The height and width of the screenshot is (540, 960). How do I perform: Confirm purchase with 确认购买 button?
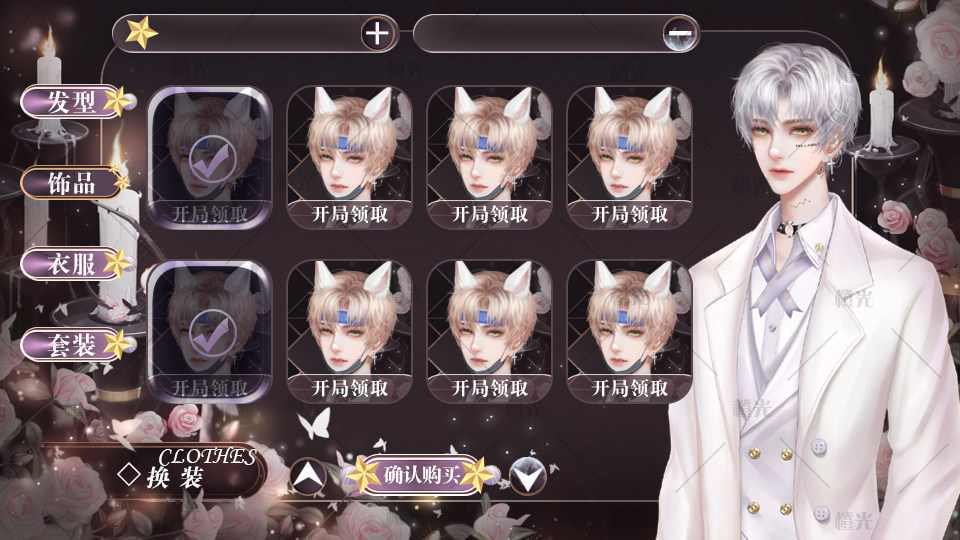click(421, 476)
